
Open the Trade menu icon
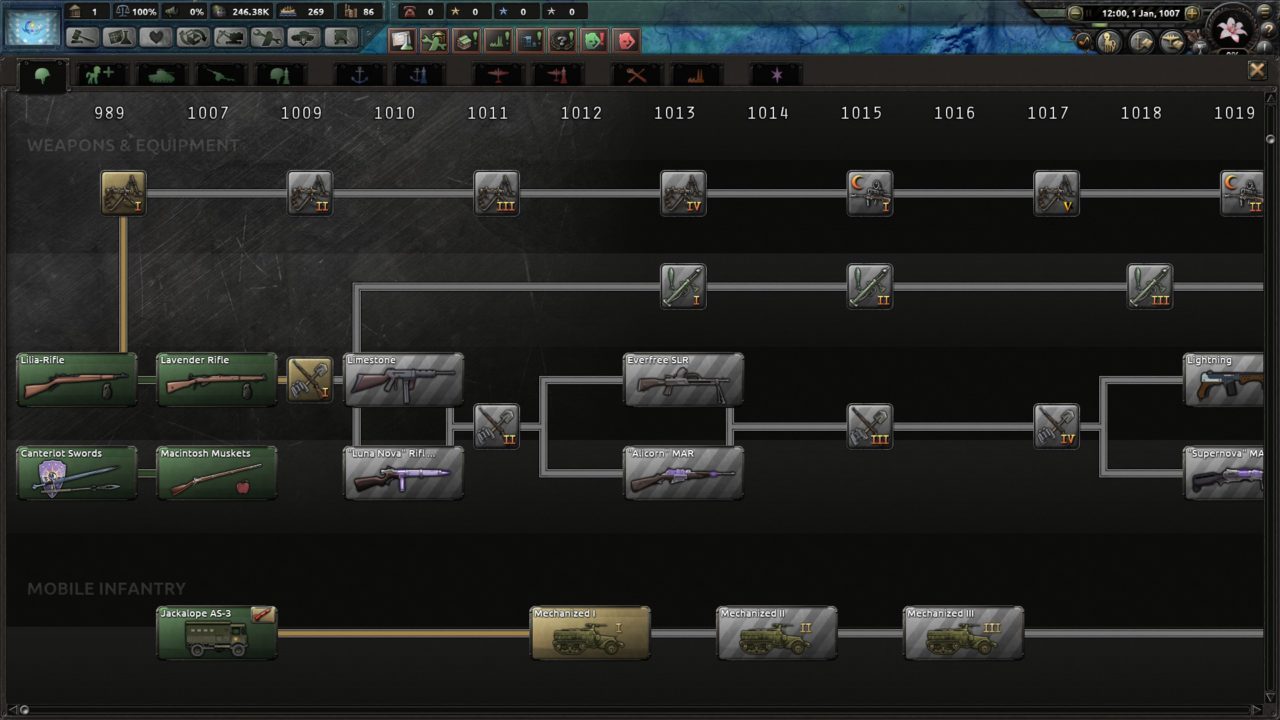tap(195, 37)
